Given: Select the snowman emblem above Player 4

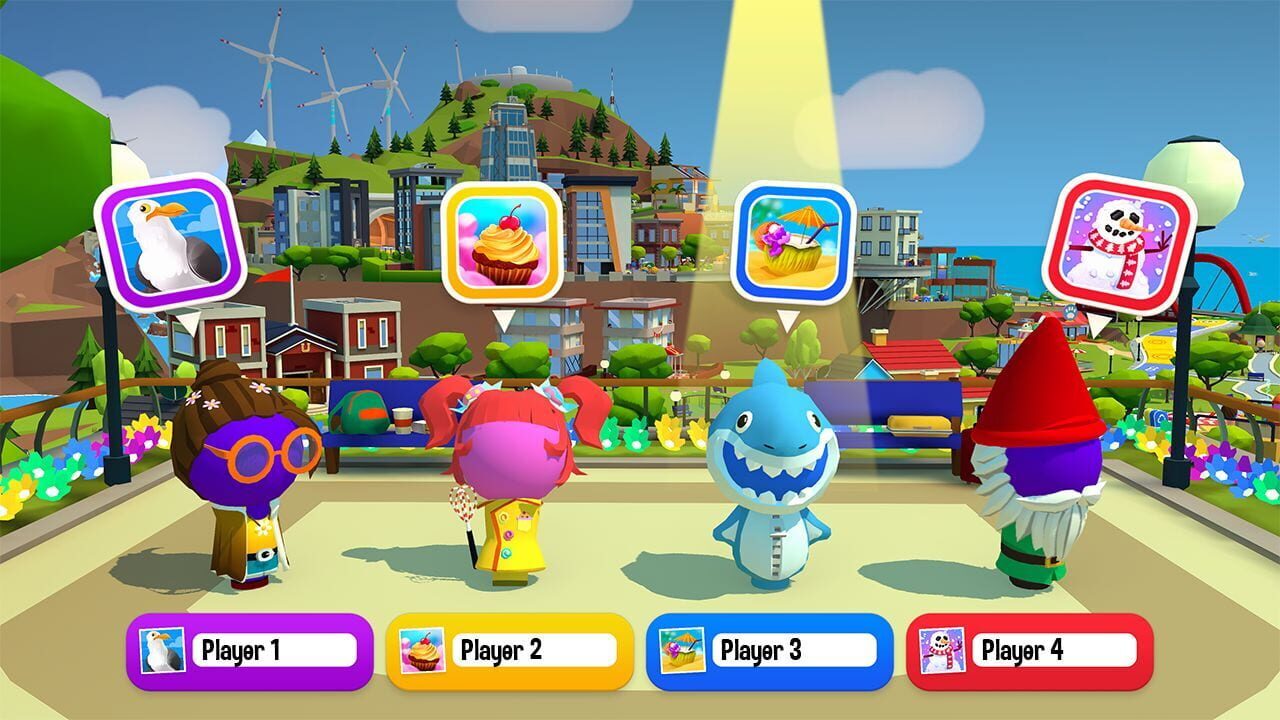Looking at the screenshot, I should (1123, 242).
